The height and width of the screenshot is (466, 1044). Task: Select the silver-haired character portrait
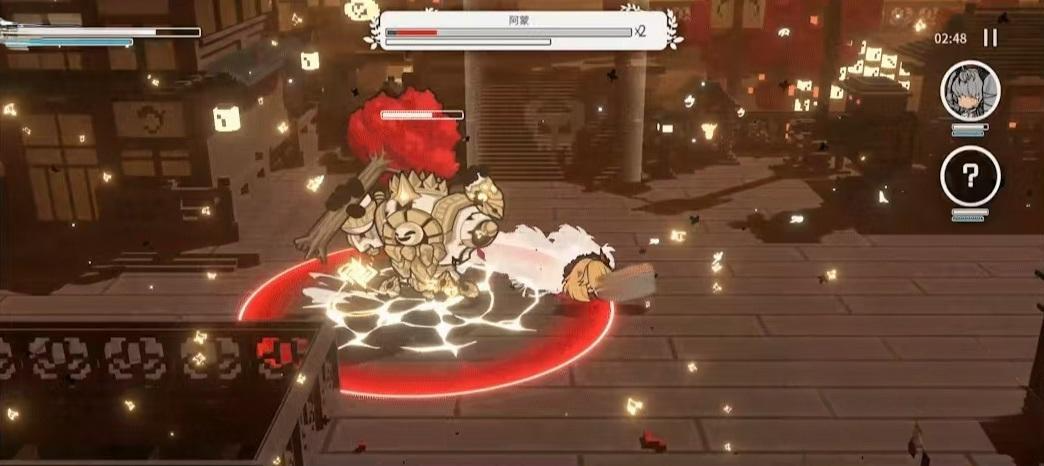pyautogui.click(x=969, y=91)
